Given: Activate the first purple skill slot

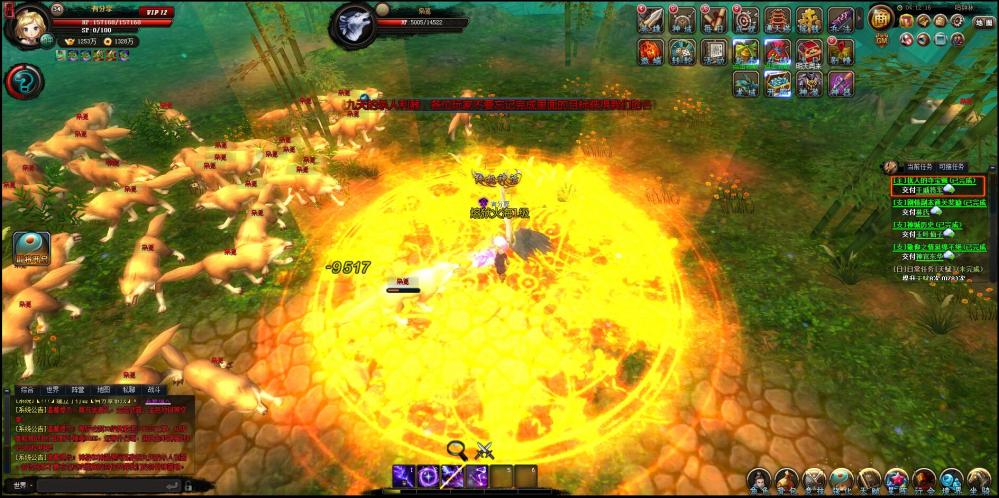Looking at the screenshot, I should pos(404,476).
